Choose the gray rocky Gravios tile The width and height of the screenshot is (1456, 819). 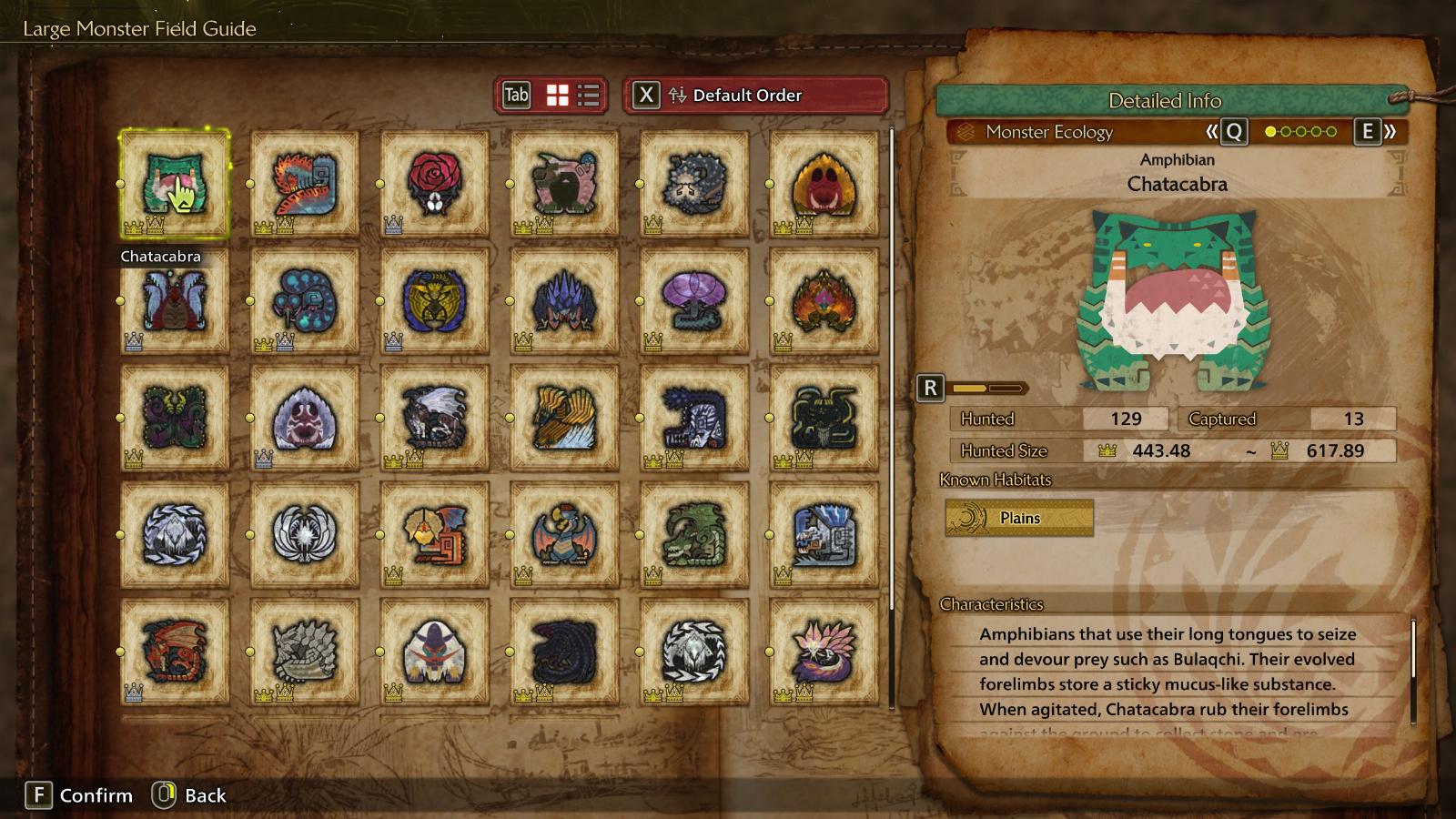pos(304,651)
